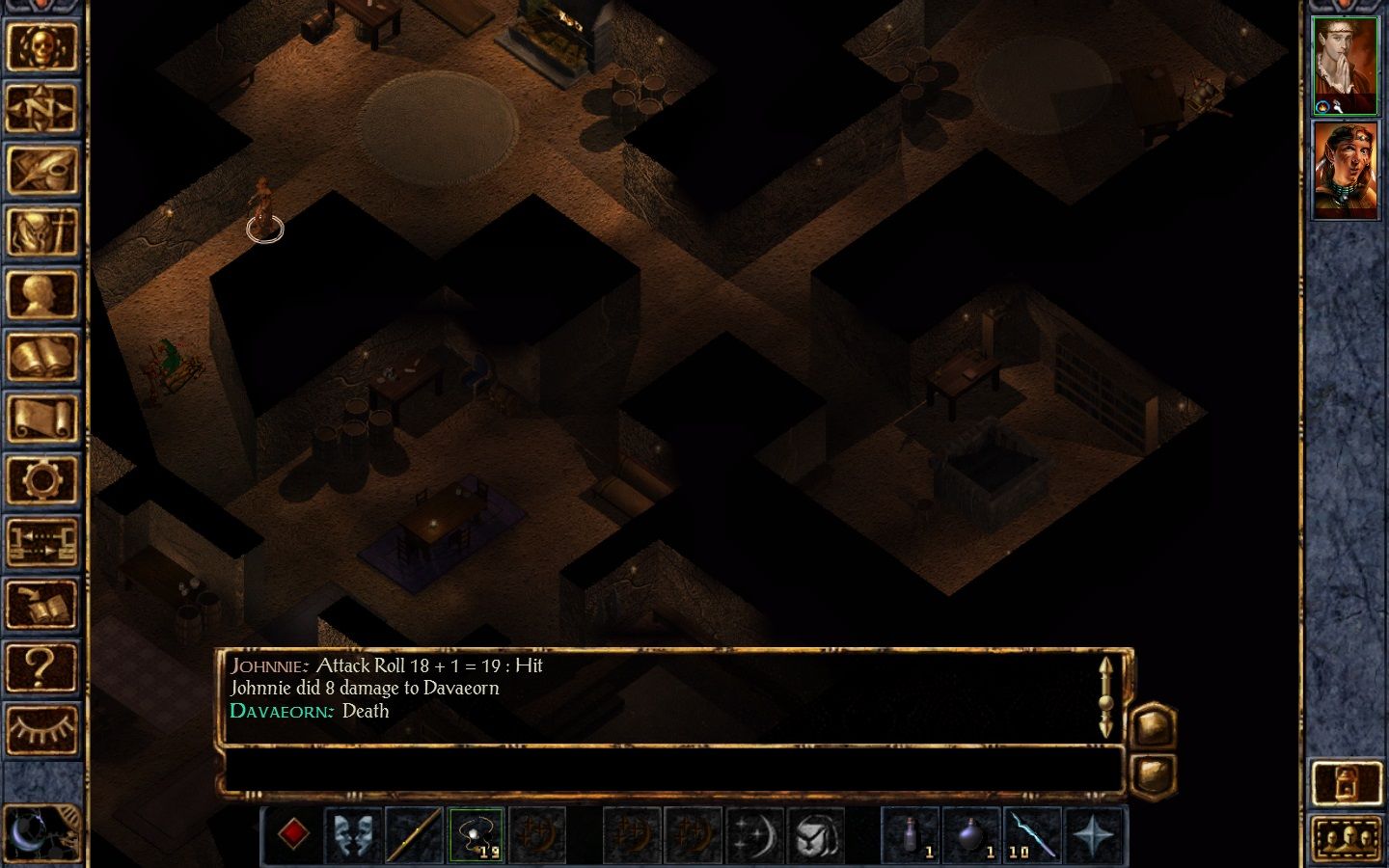Viewport: 1389px width, 868px height.
Task: Use the lightning wand with 10 charges
Action: point(1031,833)
